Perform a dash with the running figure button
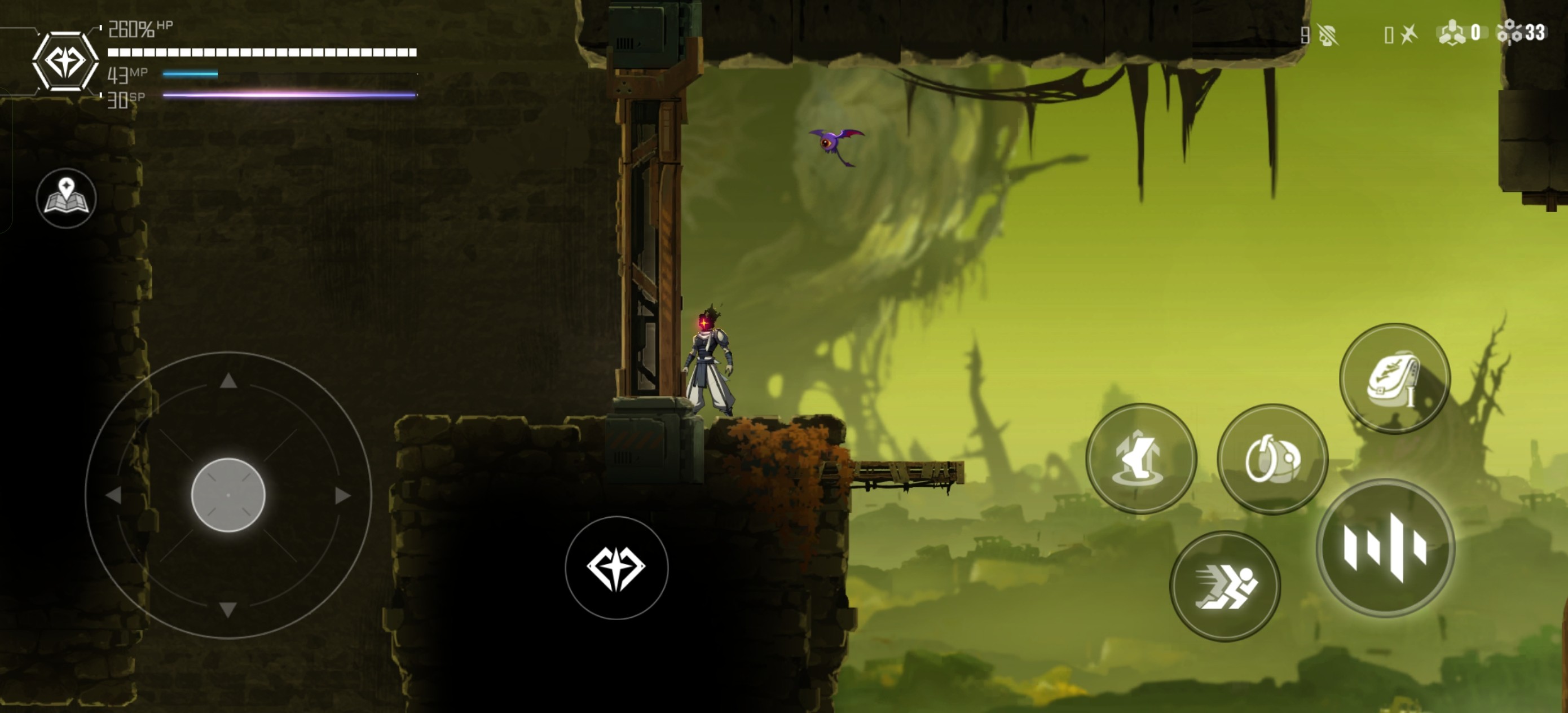 [x=1225, y=586]
